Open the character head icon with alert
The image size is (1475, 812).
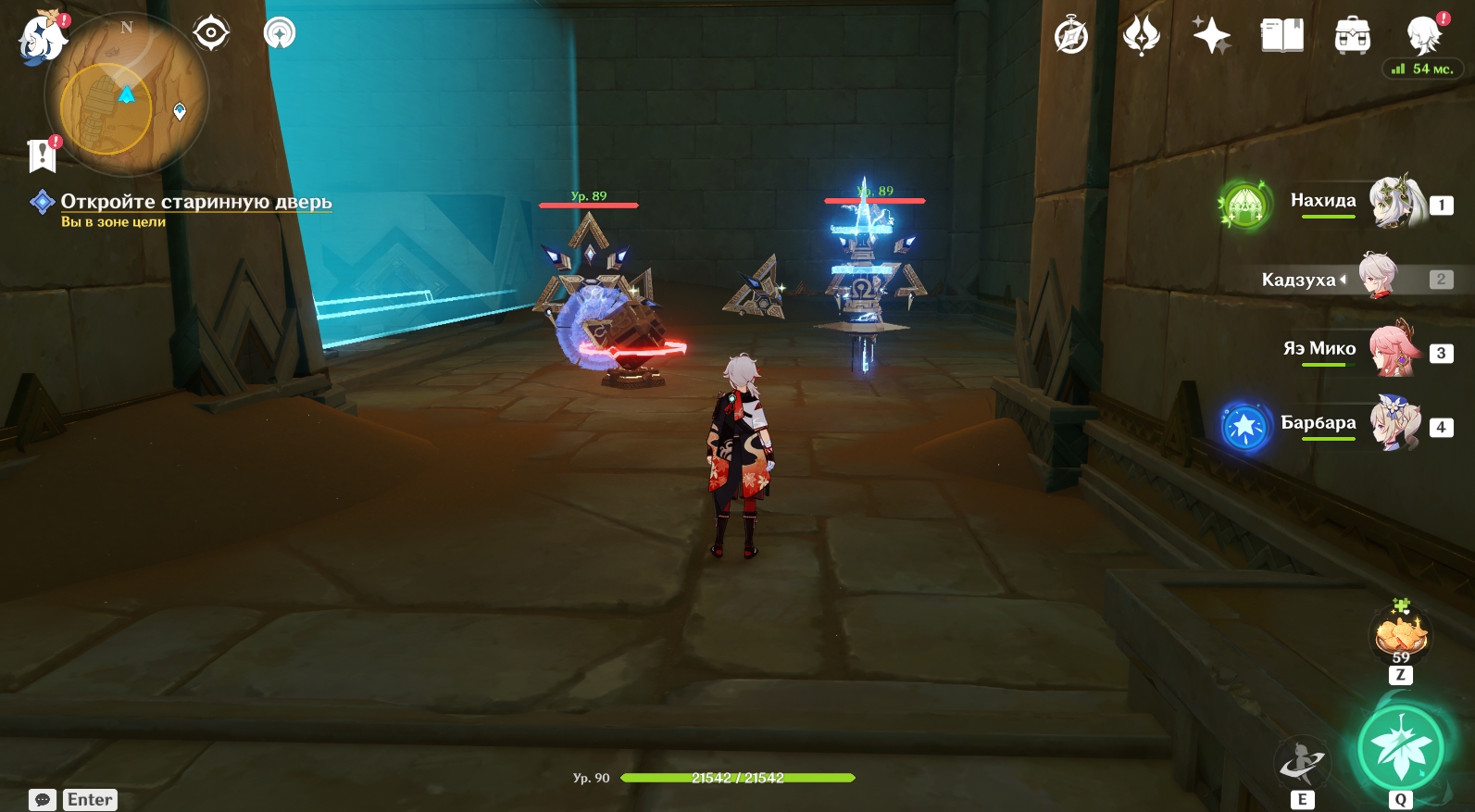(1423, 35)
